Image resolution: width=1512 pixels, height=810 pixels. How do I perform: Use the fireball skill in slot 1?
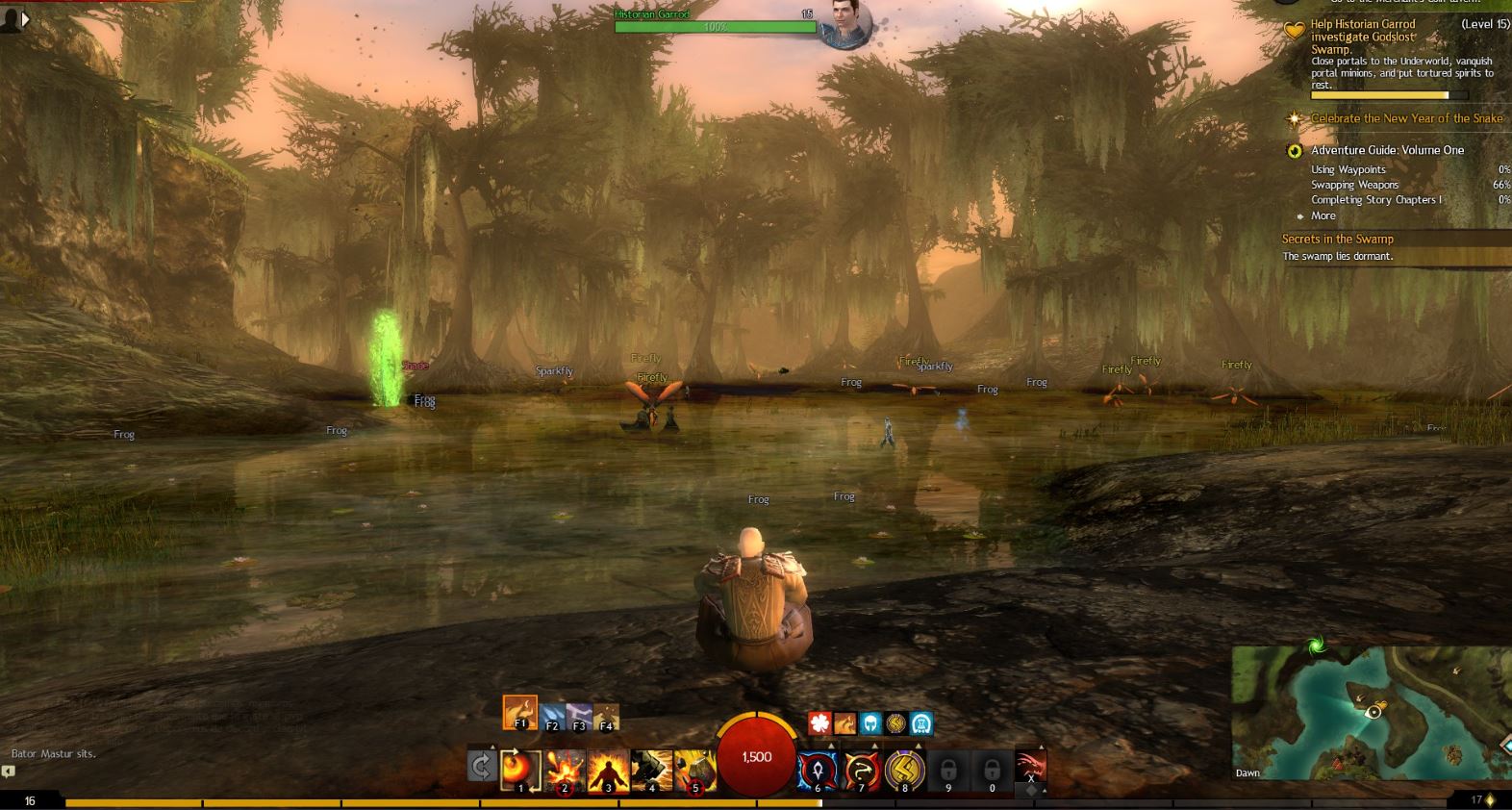pyautogui.click(x=520, y=771)
